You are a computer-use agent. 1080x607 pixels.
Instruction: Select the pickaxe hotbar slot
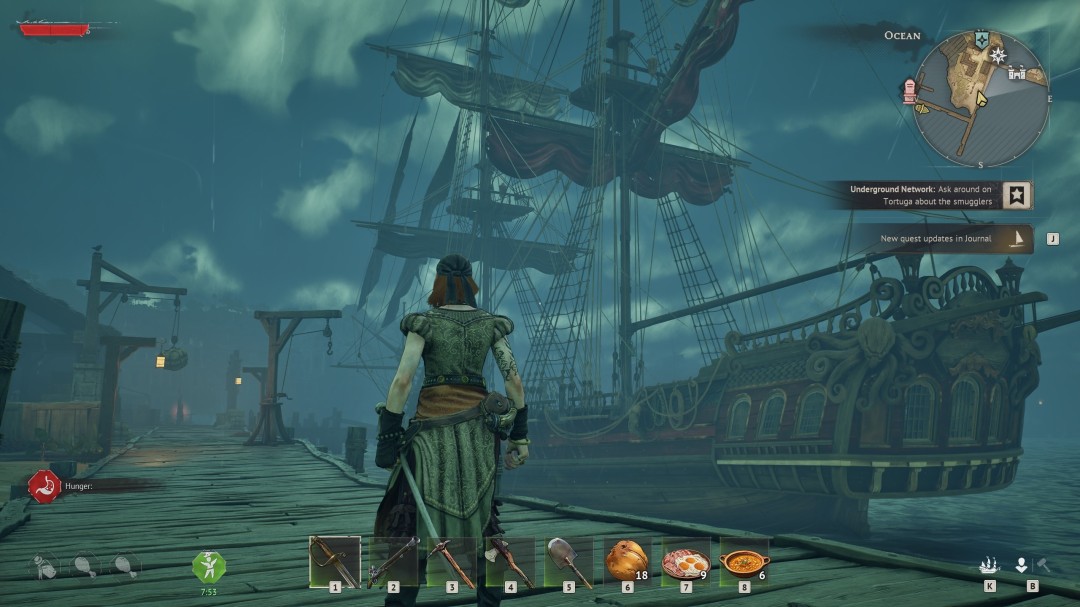(451, 562)
